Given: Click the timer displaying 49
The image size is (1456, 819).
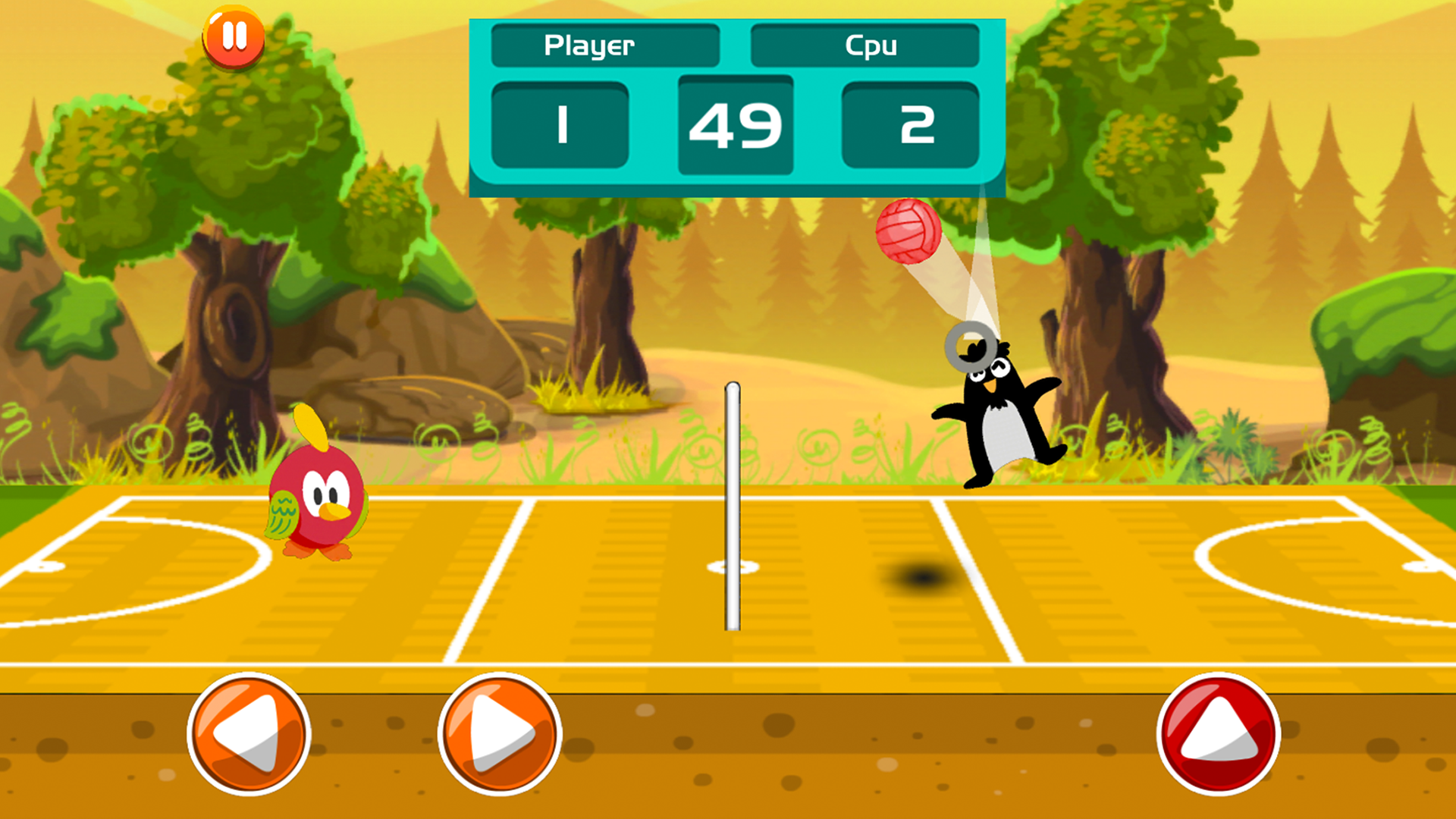Looking at the screenshot, I should (x=735, y=125).
